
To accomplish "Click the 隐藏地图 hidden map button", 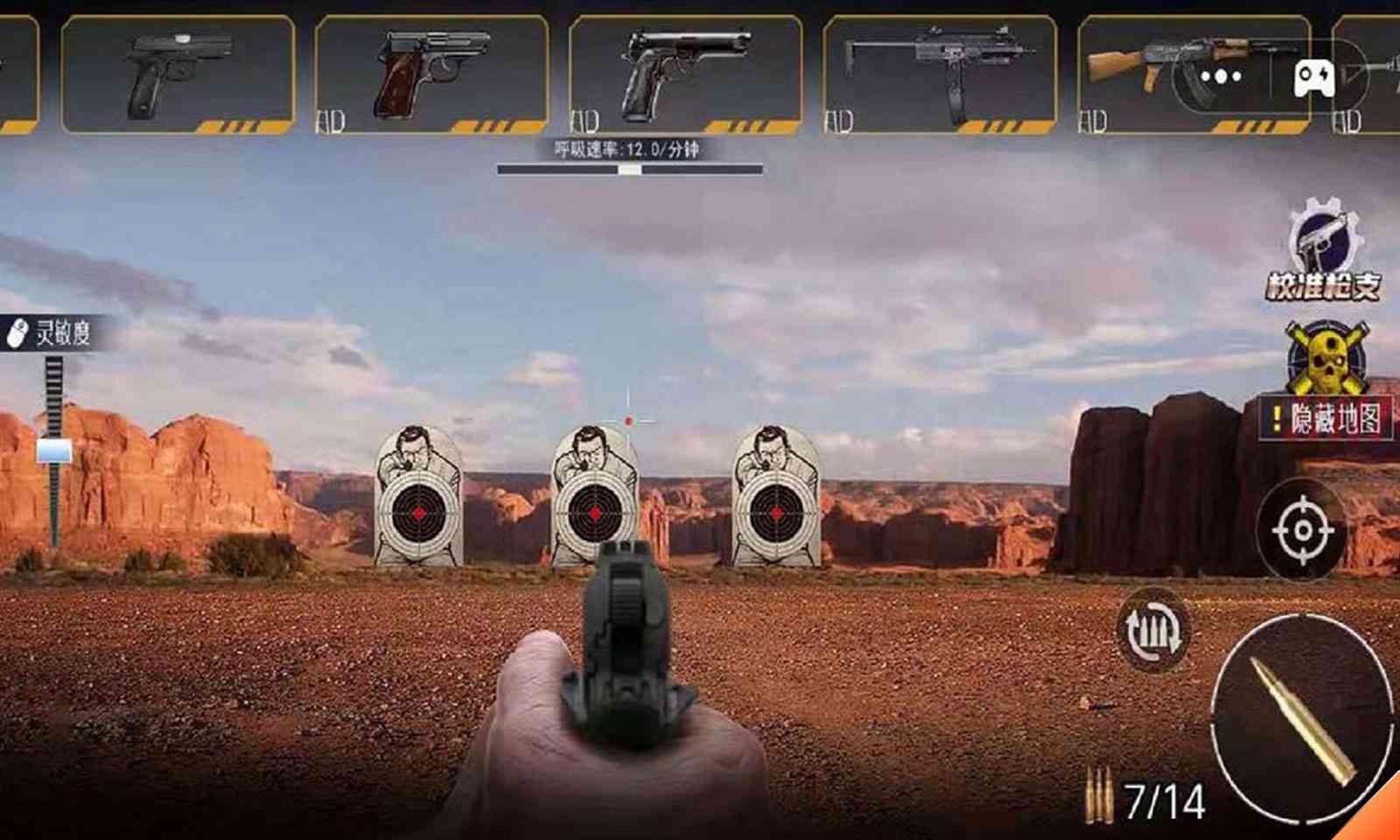I will (x=1325, y=420).
